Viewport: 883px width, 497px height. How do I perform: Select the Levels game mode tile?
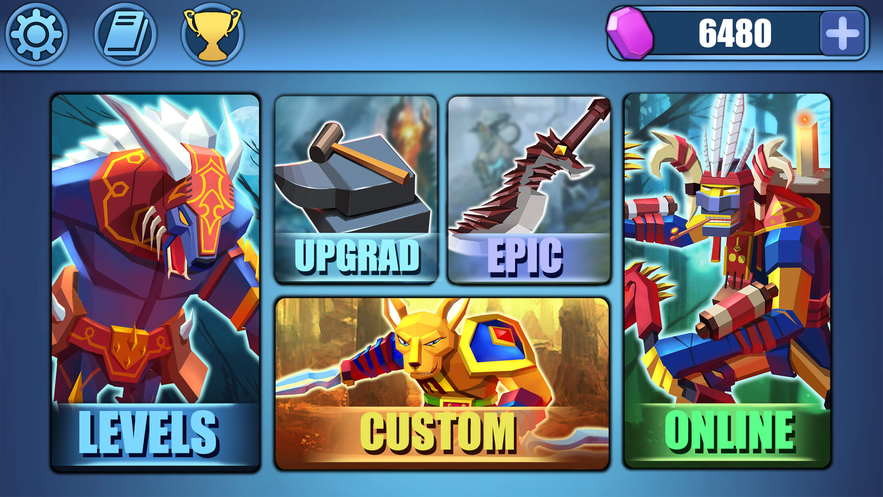(x=155, y=282)
